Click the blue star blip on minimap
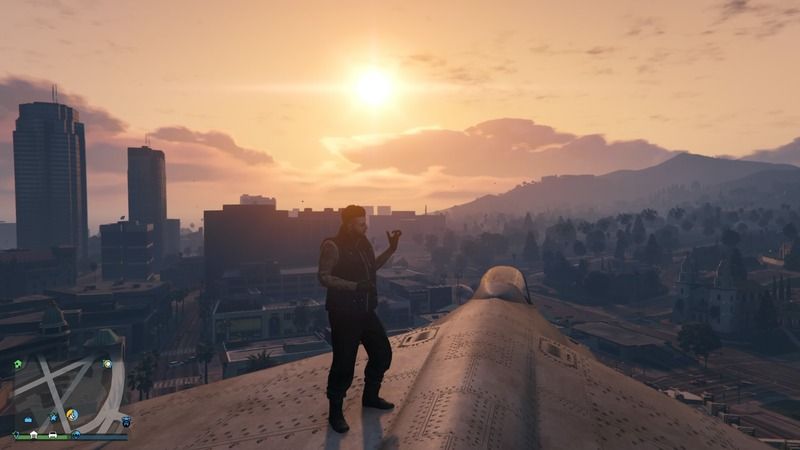This screenshot has width=800, height=450. pos(54,418)
